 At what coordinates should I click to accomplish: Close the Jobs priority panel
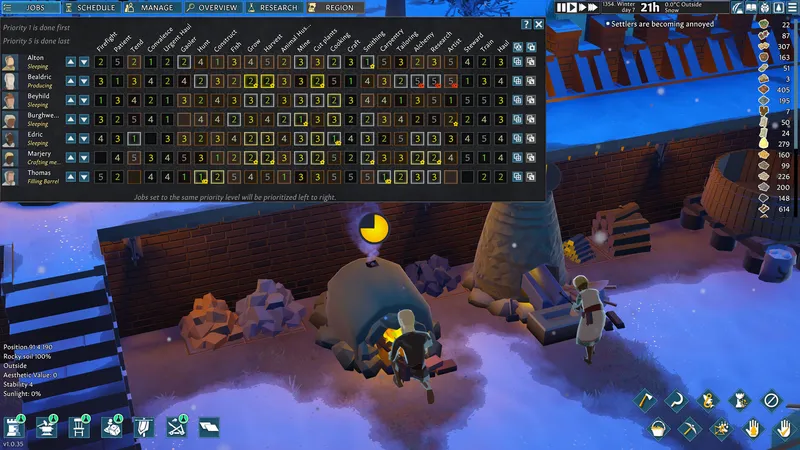click(539, 24)
